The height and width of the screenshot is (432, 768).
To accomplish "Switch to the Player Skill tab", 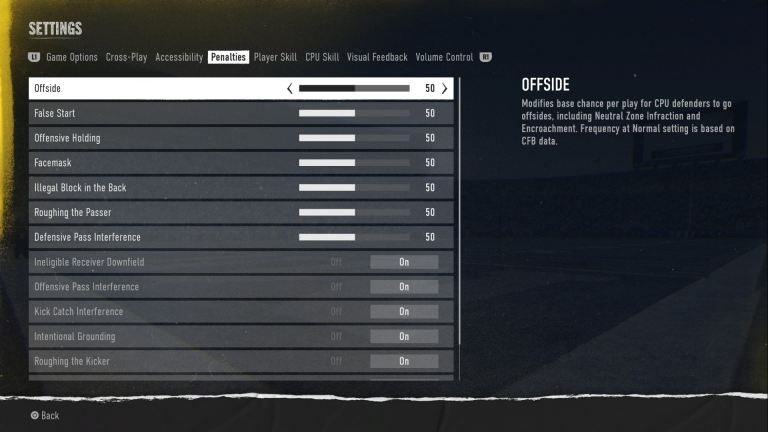I will tap(275, 58).
